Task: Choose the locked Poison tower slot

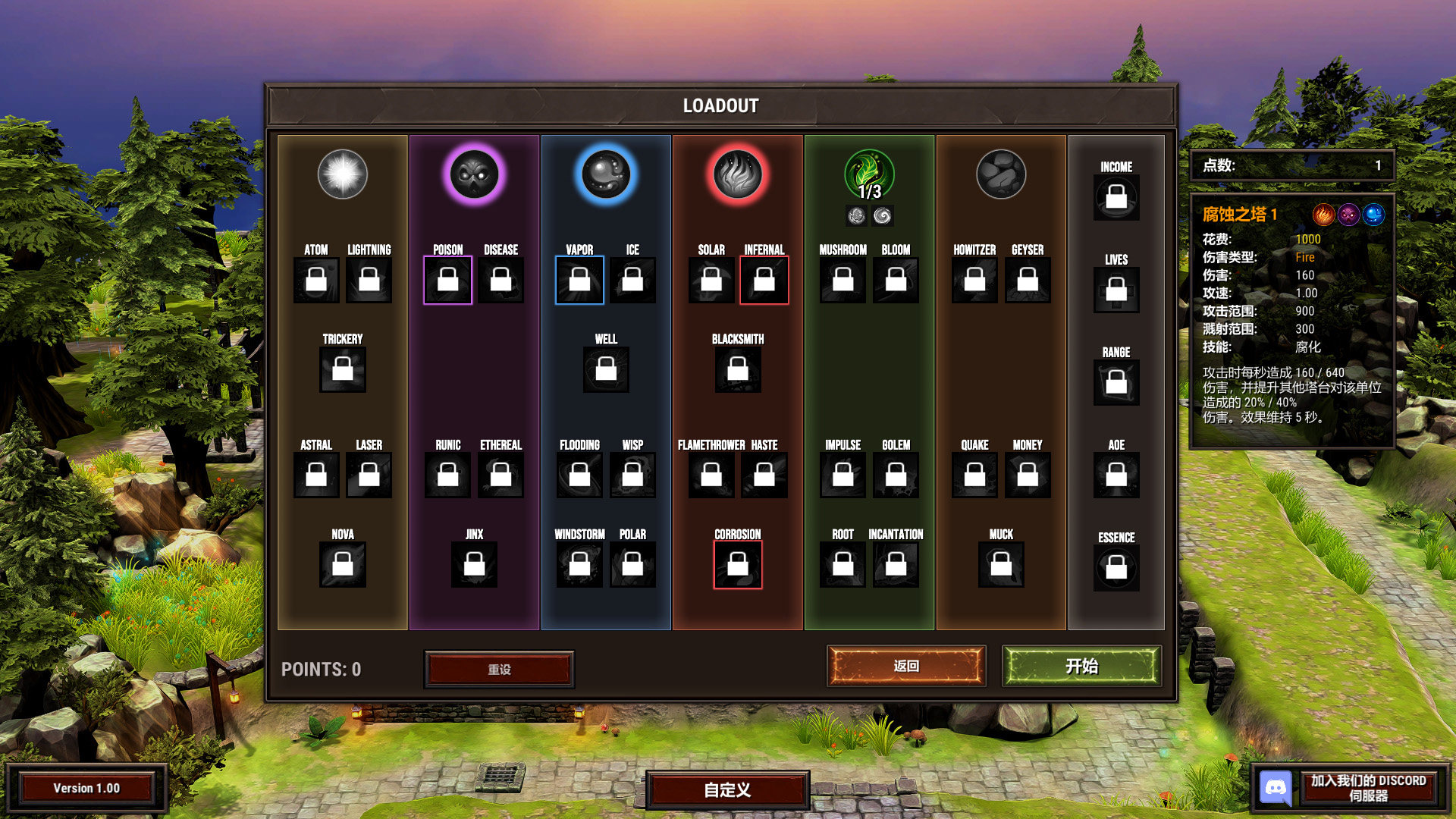Action: click(x=448, y=281)
